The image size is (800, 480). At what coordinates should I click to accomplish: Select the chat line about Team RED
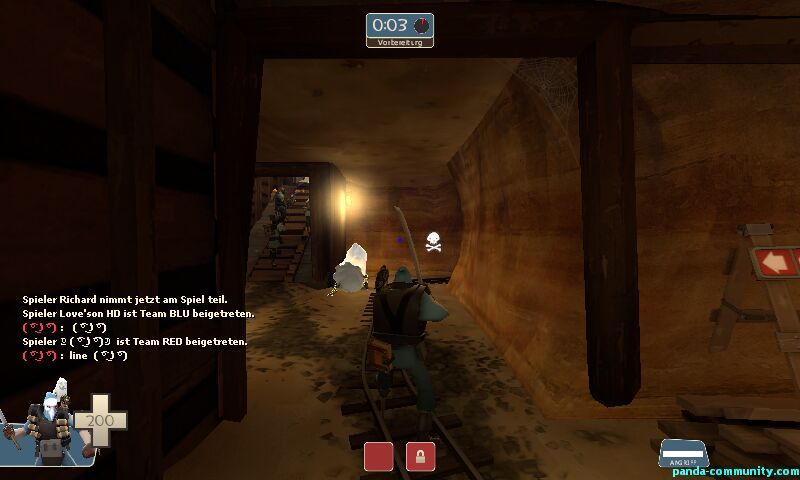(x=134, y=341)
